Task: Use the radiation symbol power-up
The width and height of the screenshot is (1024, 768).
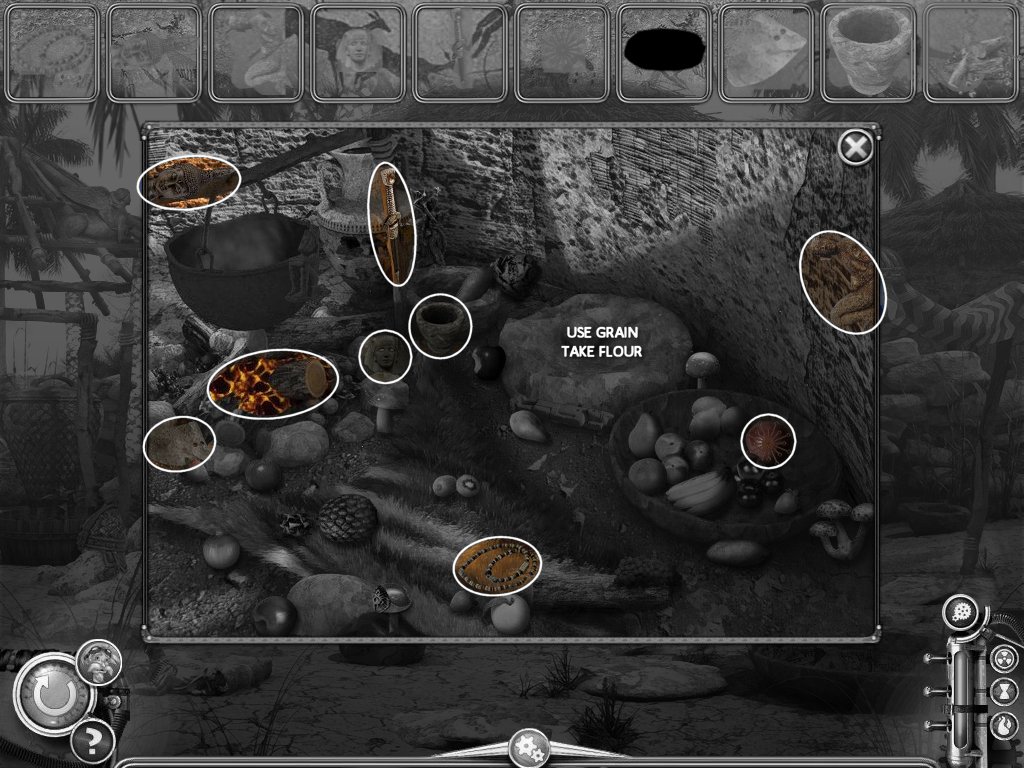Action: click(x=1005, y=657)
